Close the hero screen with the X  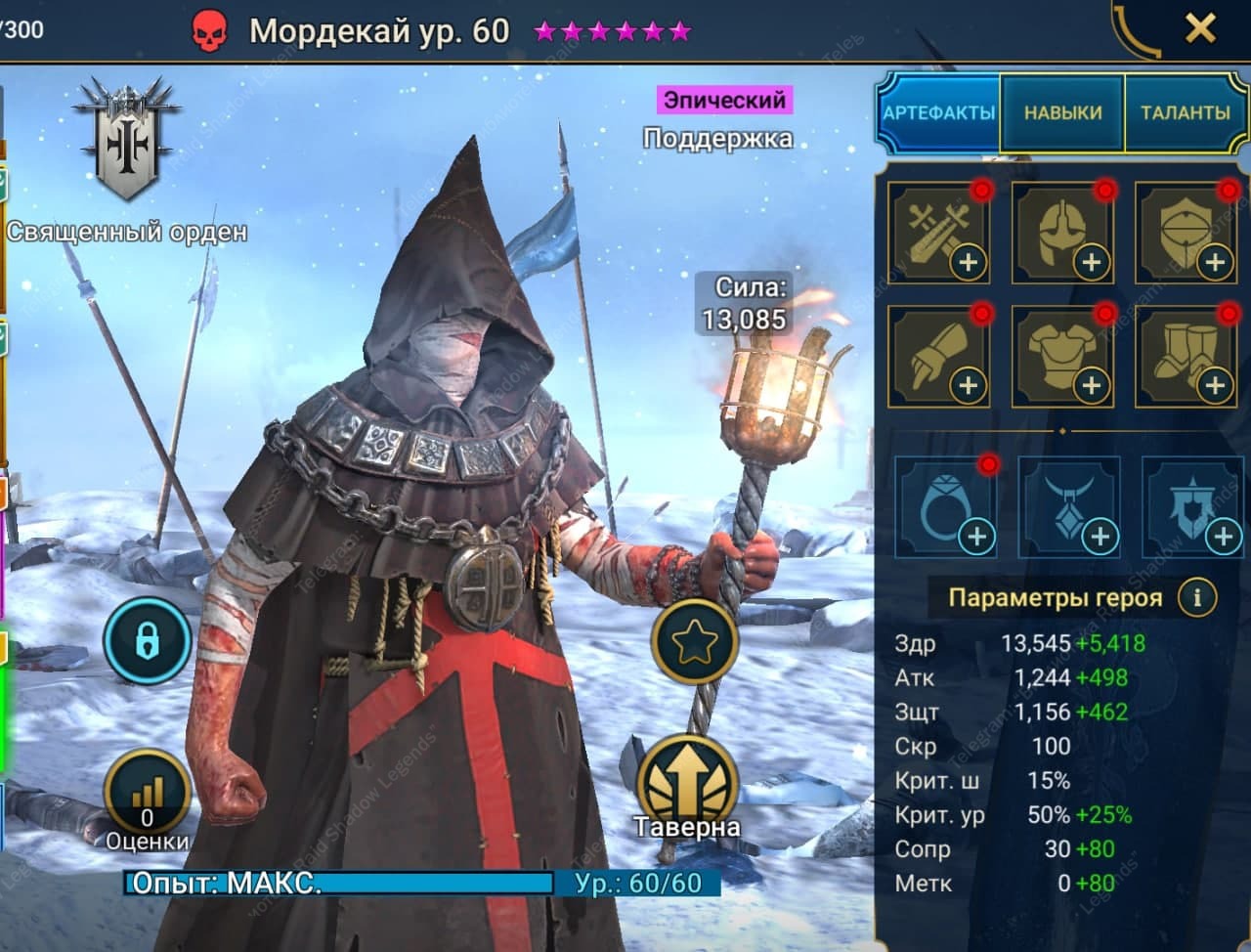pos(1199,28)
